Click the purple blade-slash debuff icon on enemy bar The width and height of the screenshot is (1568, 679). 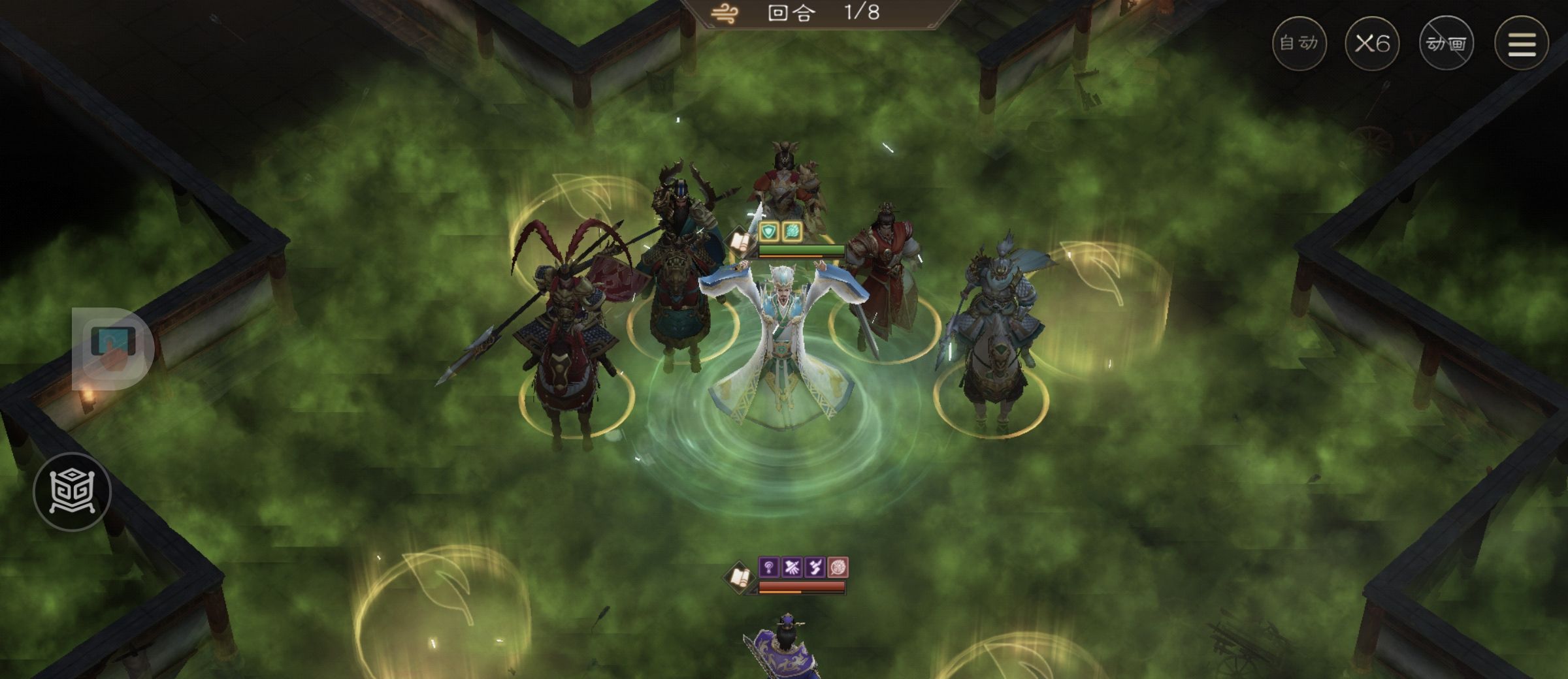coord(815,567)
